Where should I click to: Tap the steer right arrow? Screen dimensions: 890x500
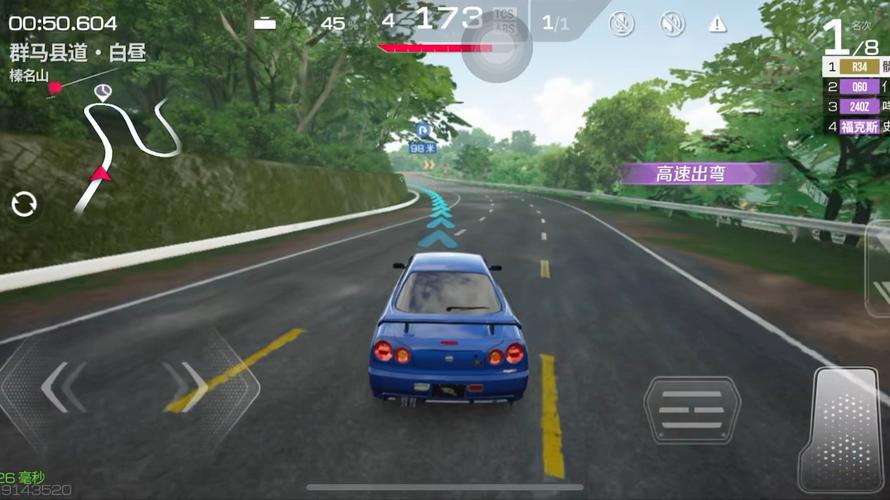[187, 386]
